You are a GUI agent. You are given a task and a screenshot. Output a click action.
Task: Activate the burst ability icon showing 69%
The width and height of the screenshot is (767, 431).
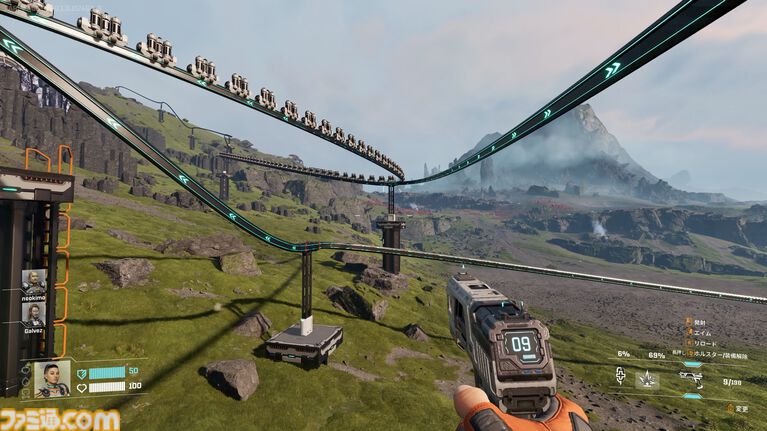648,379
